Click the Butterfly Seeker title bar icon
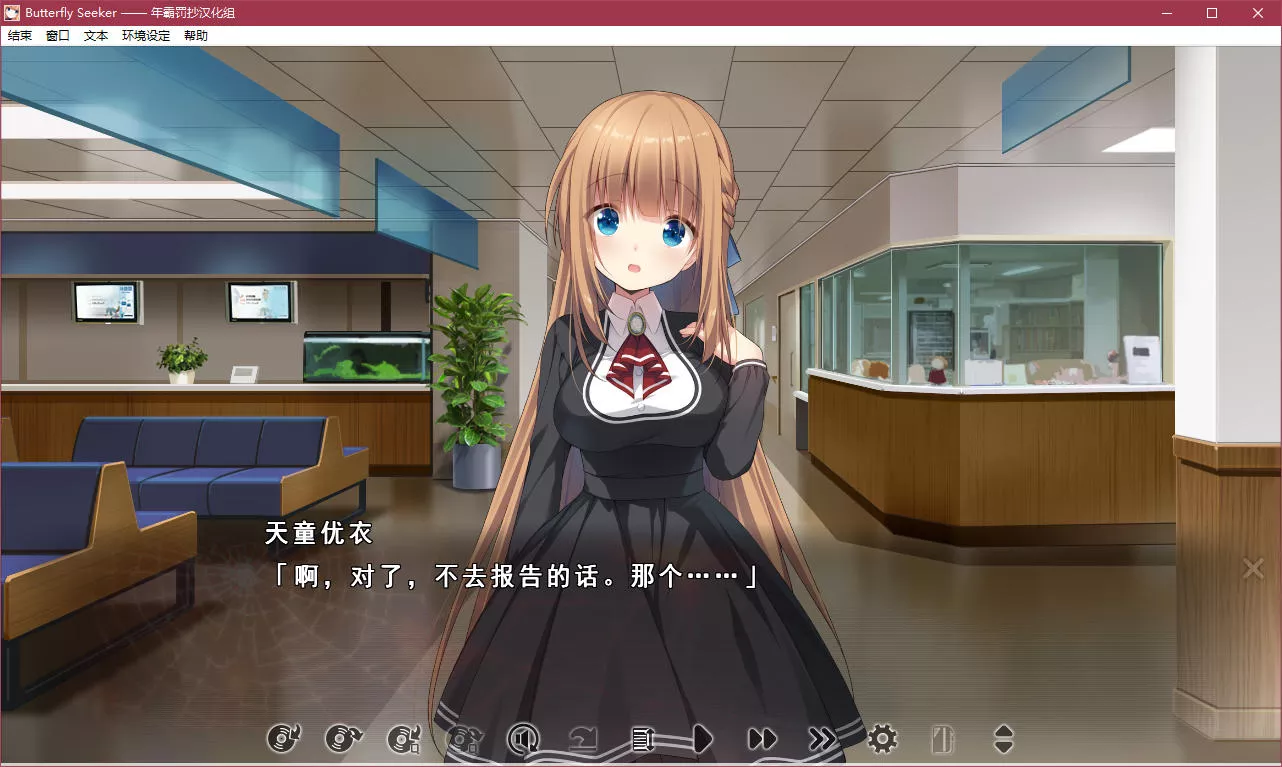 click(13, 13)
